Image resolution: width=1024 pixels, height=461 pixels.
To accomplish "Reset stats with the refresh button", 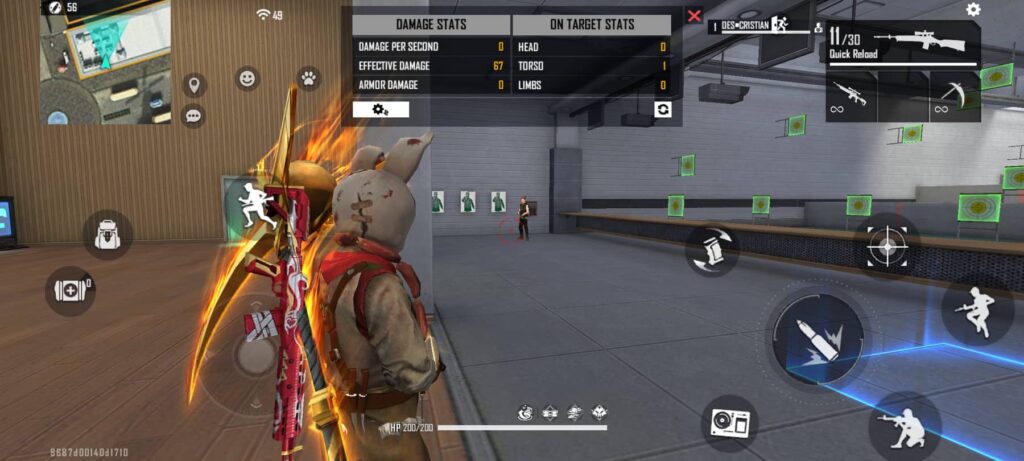I will pyautogui.click(x=662, y=109).
